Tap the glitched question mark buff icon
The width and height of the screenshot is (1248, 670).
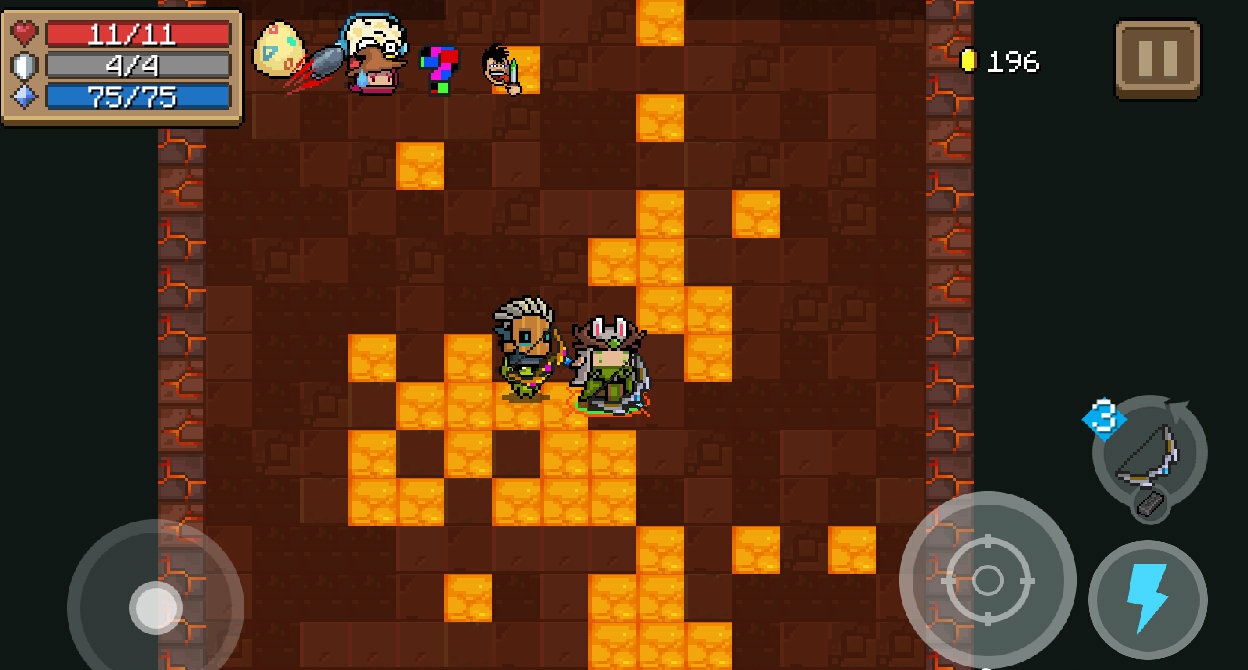coord(439,69)
